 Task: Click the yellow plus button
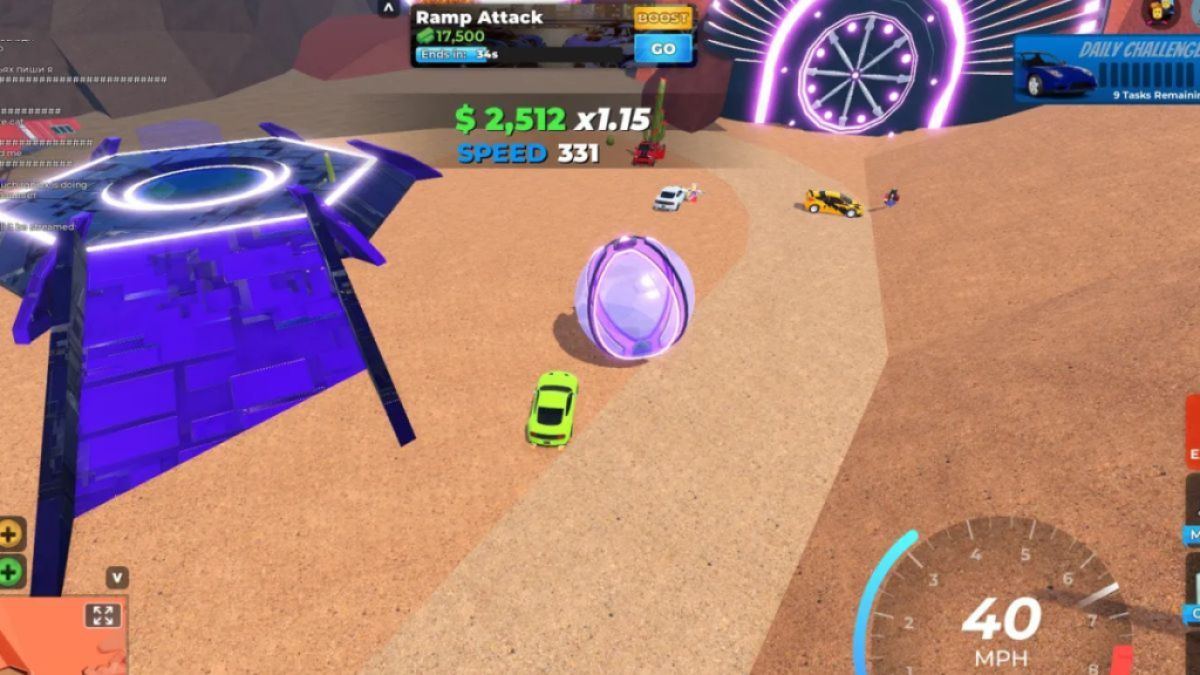11,534
